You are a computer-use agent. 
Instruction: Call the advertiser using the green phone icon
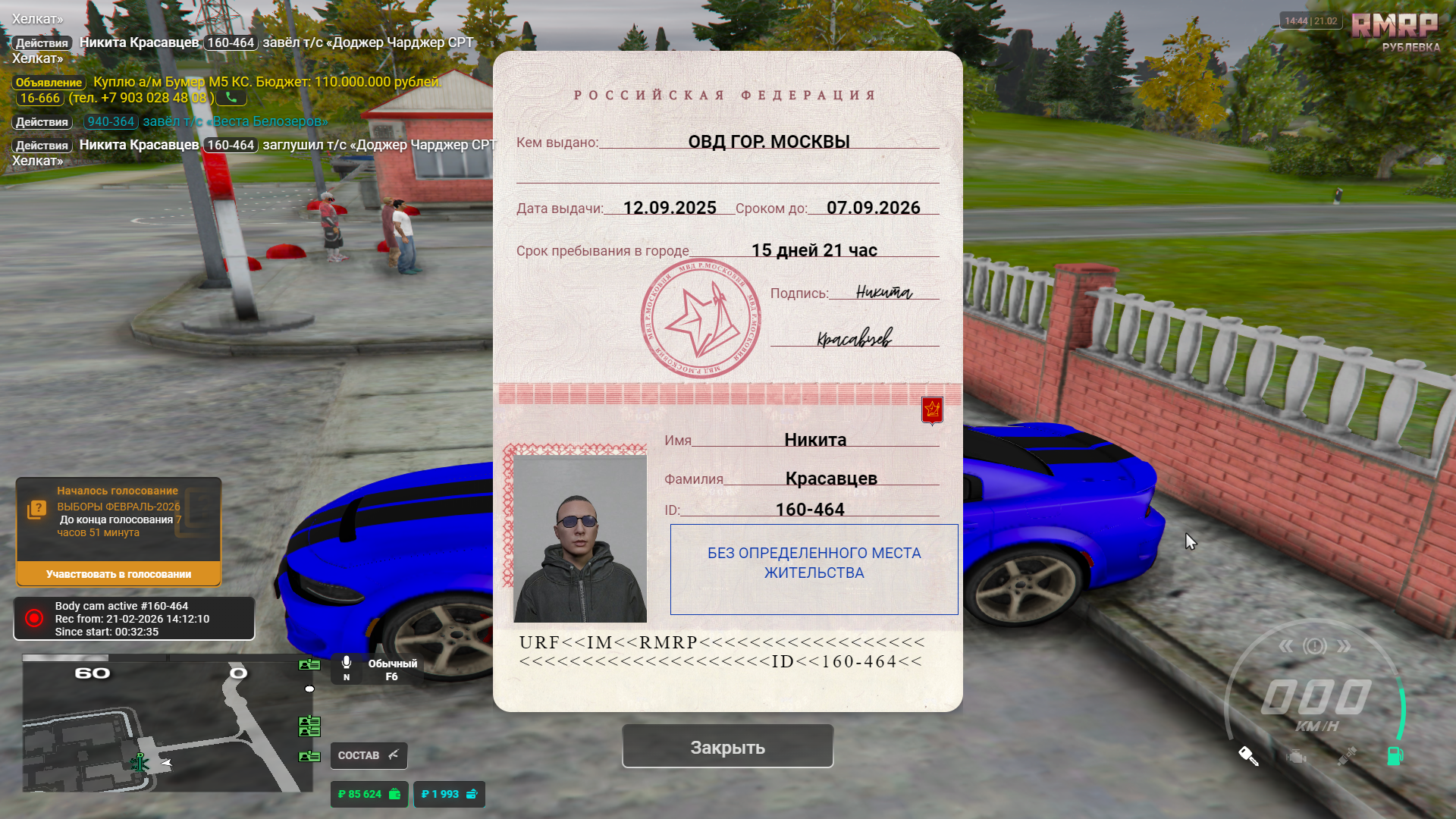tap(231, 98)
